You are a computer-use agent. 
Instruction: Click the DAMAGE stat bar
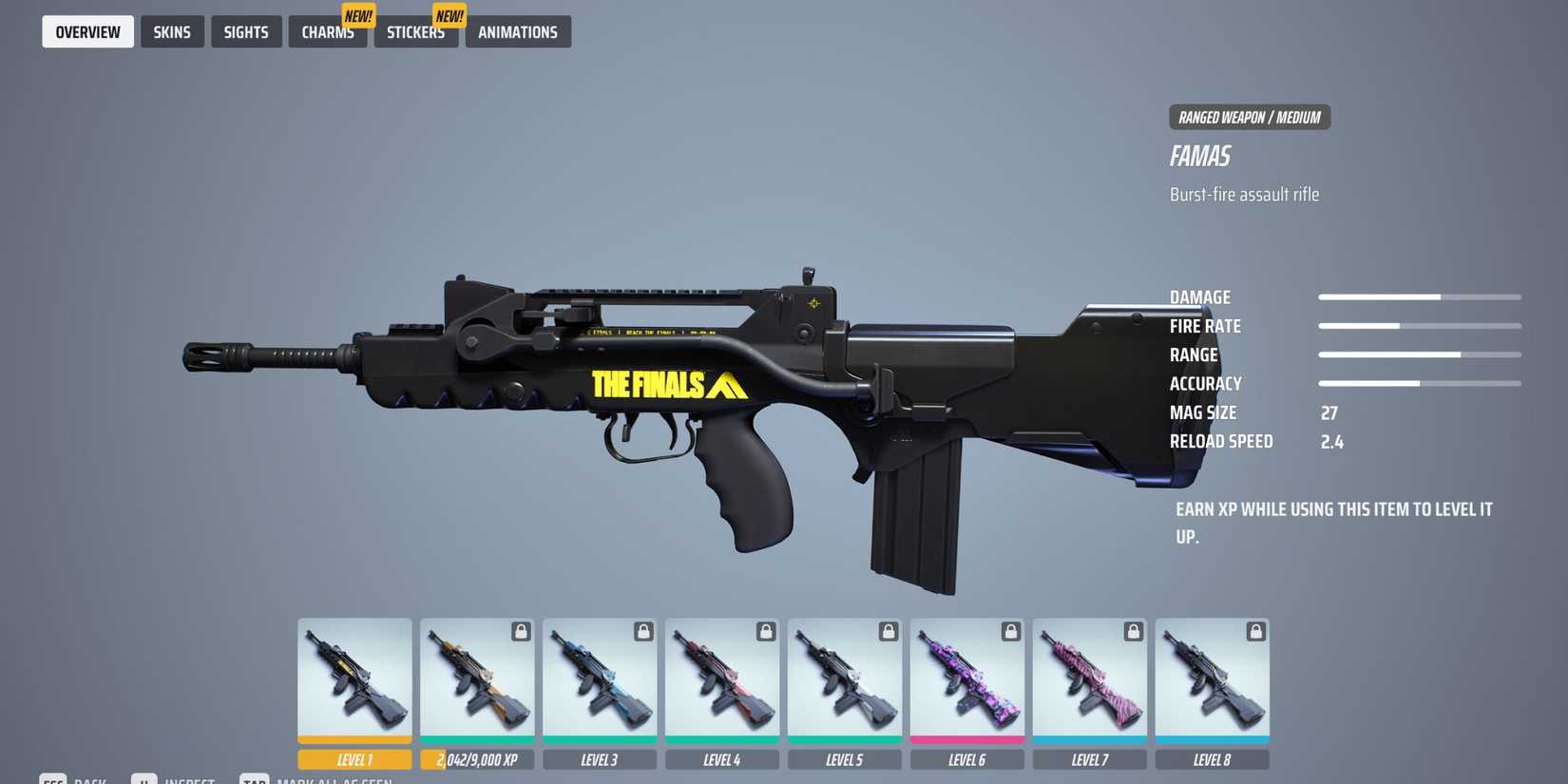pos(1420,296)
